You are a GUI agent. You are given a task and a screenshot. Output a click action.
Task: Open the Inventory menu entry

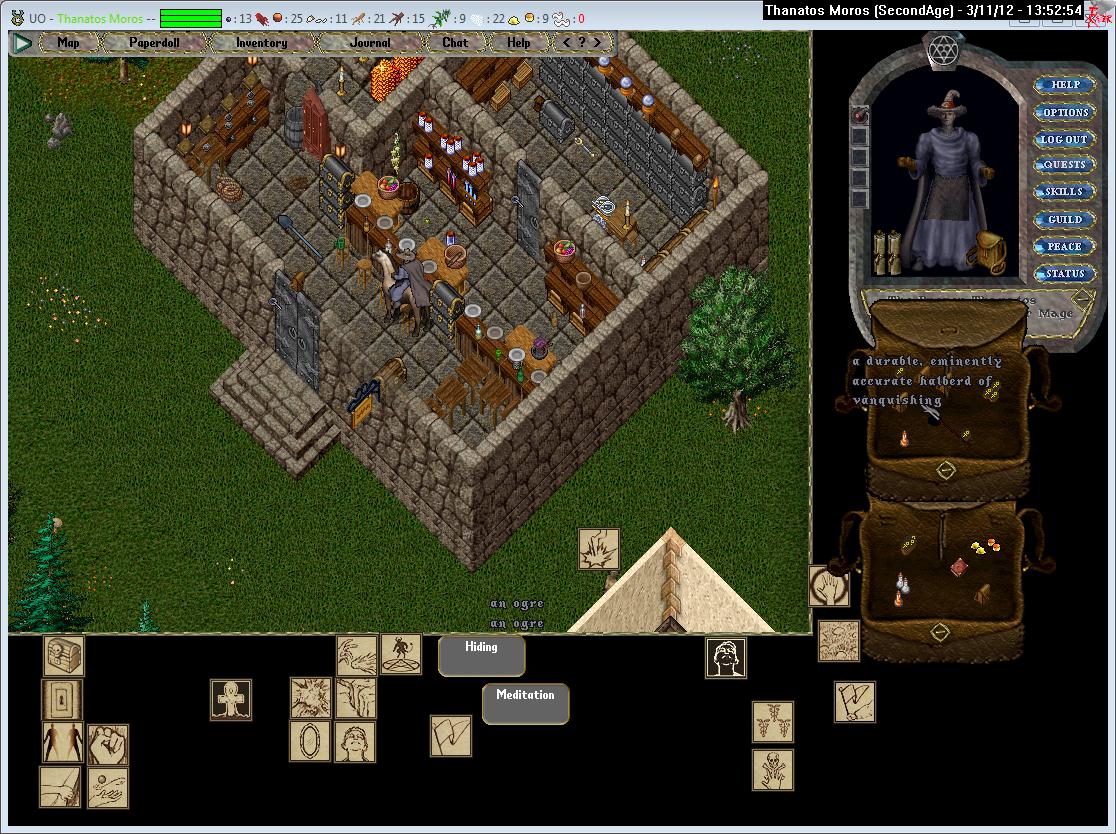click(261, 43)
